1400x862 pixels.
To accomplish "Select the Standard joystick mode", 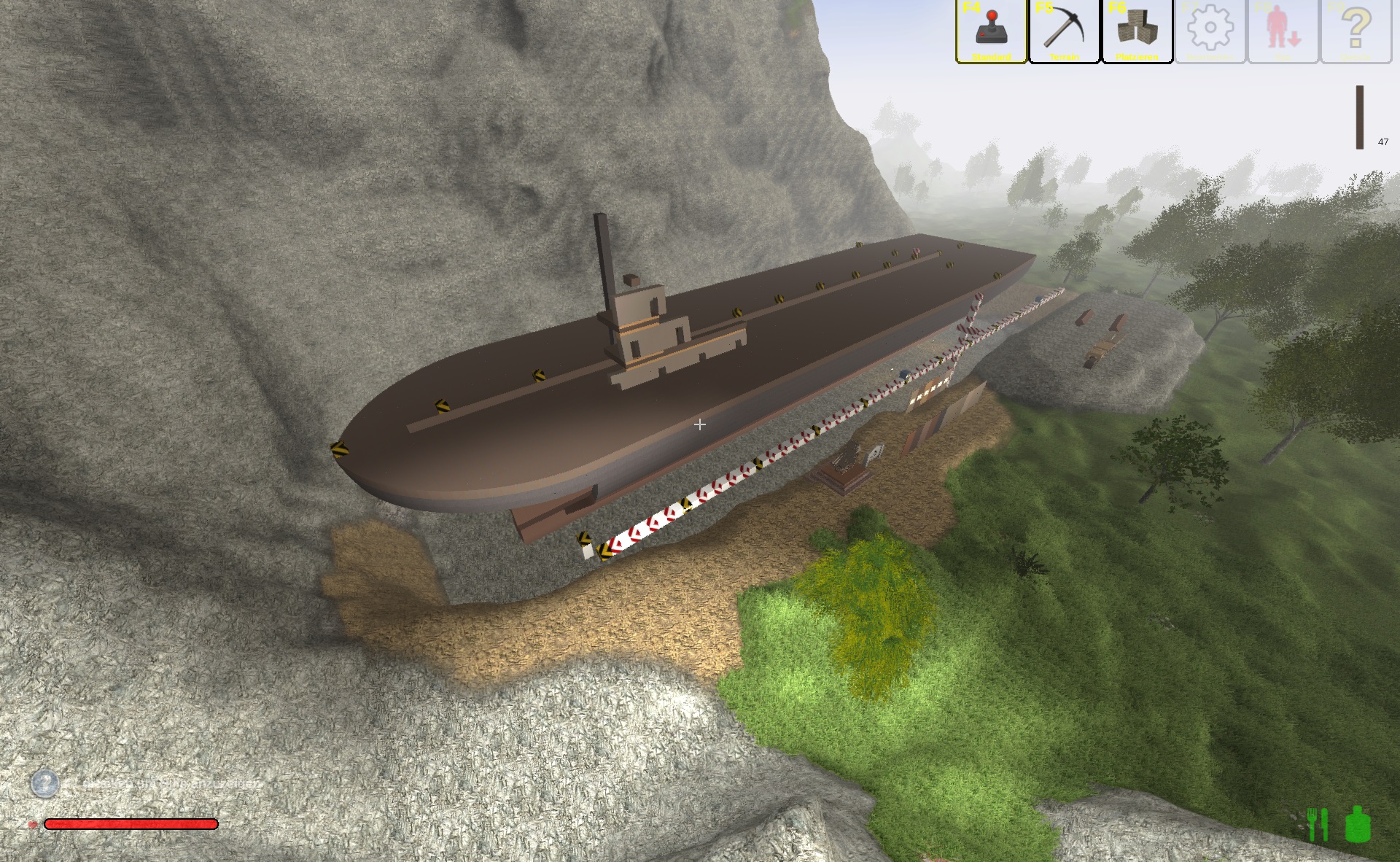I will tap(991, 31).
